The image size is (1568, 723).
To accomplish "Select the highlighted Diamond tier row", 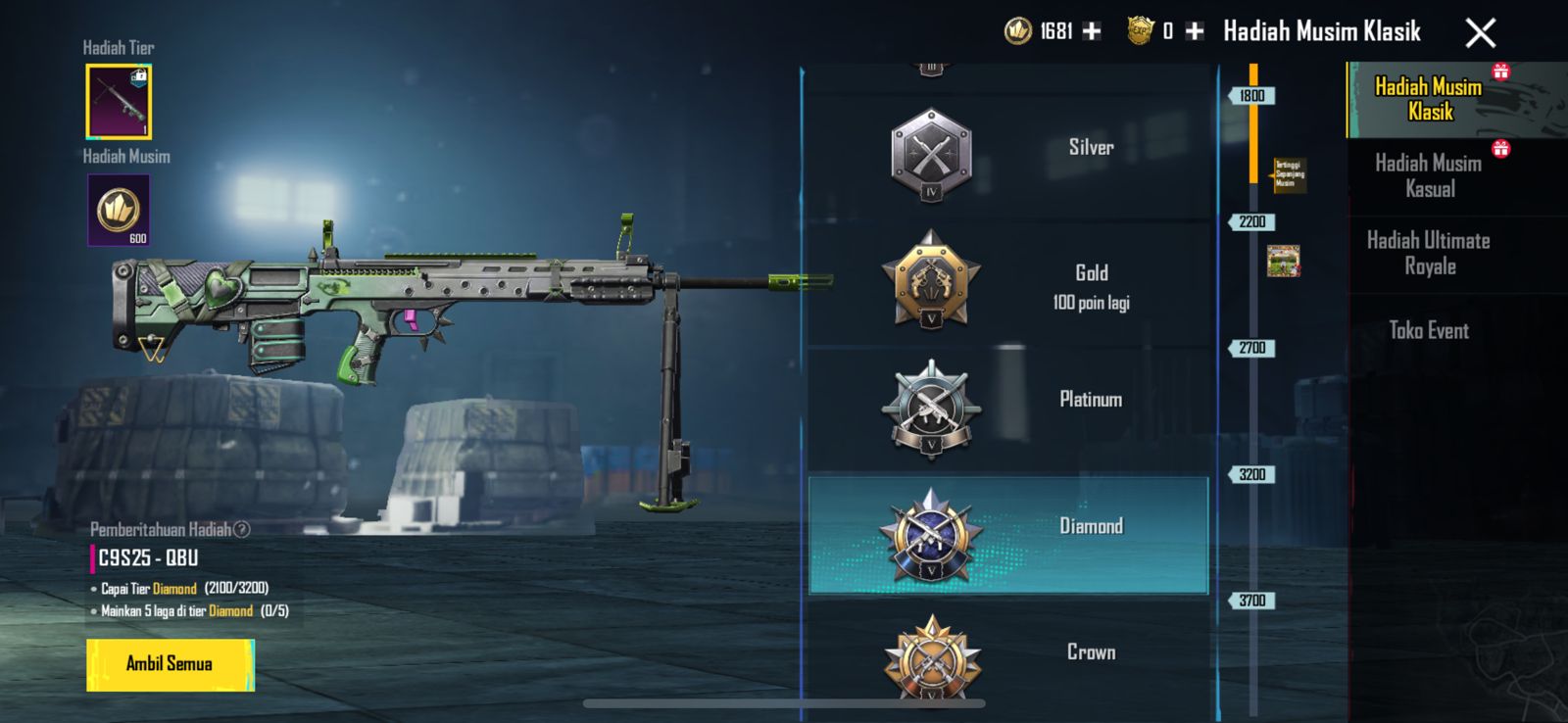I will coord(1007,535).
